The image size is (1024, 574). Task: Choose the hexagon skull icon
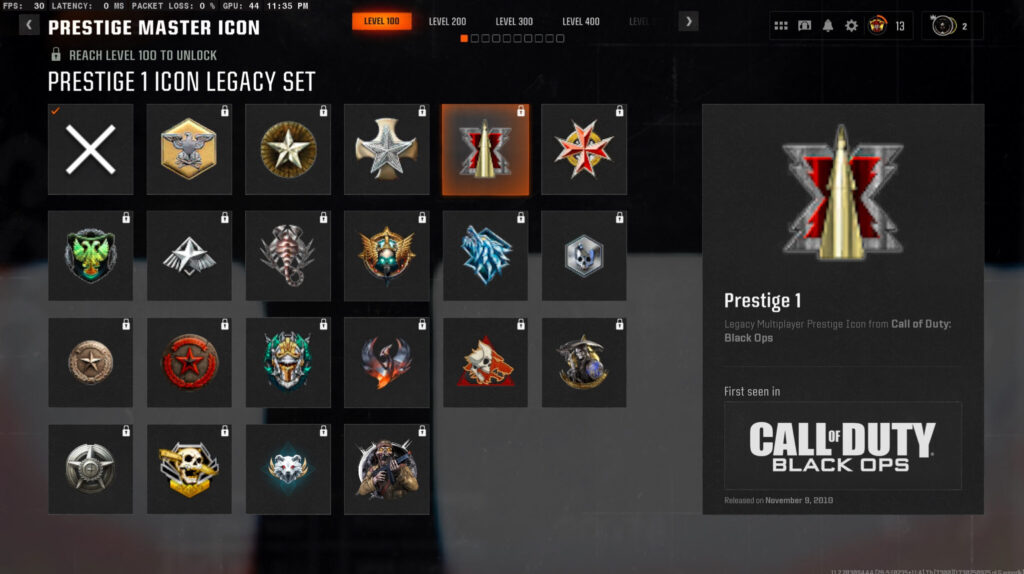click(x=584, y=256)
